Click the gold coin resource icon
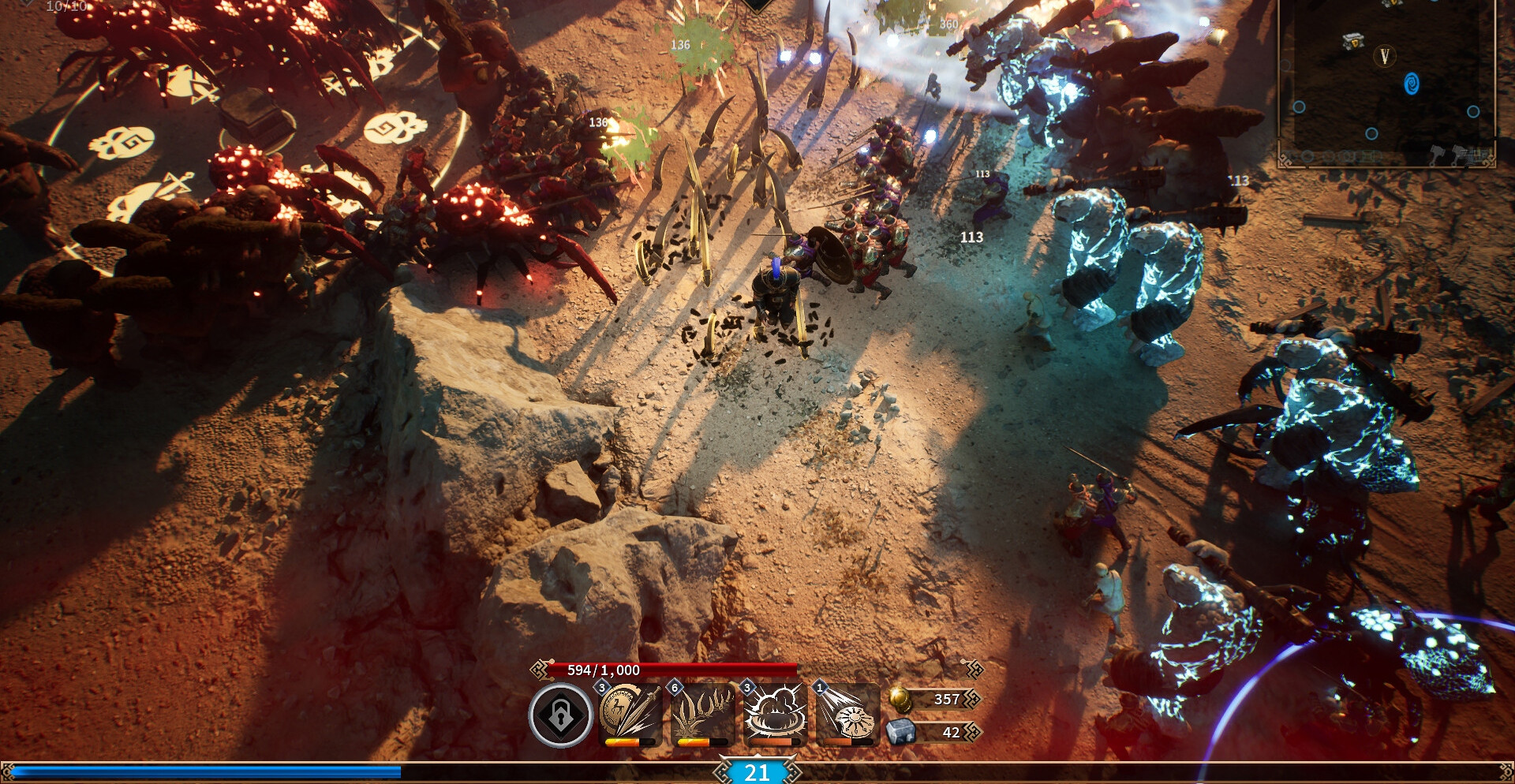Image resolution: width=1515 pixels, height=784 pixels. pos(900,699)
